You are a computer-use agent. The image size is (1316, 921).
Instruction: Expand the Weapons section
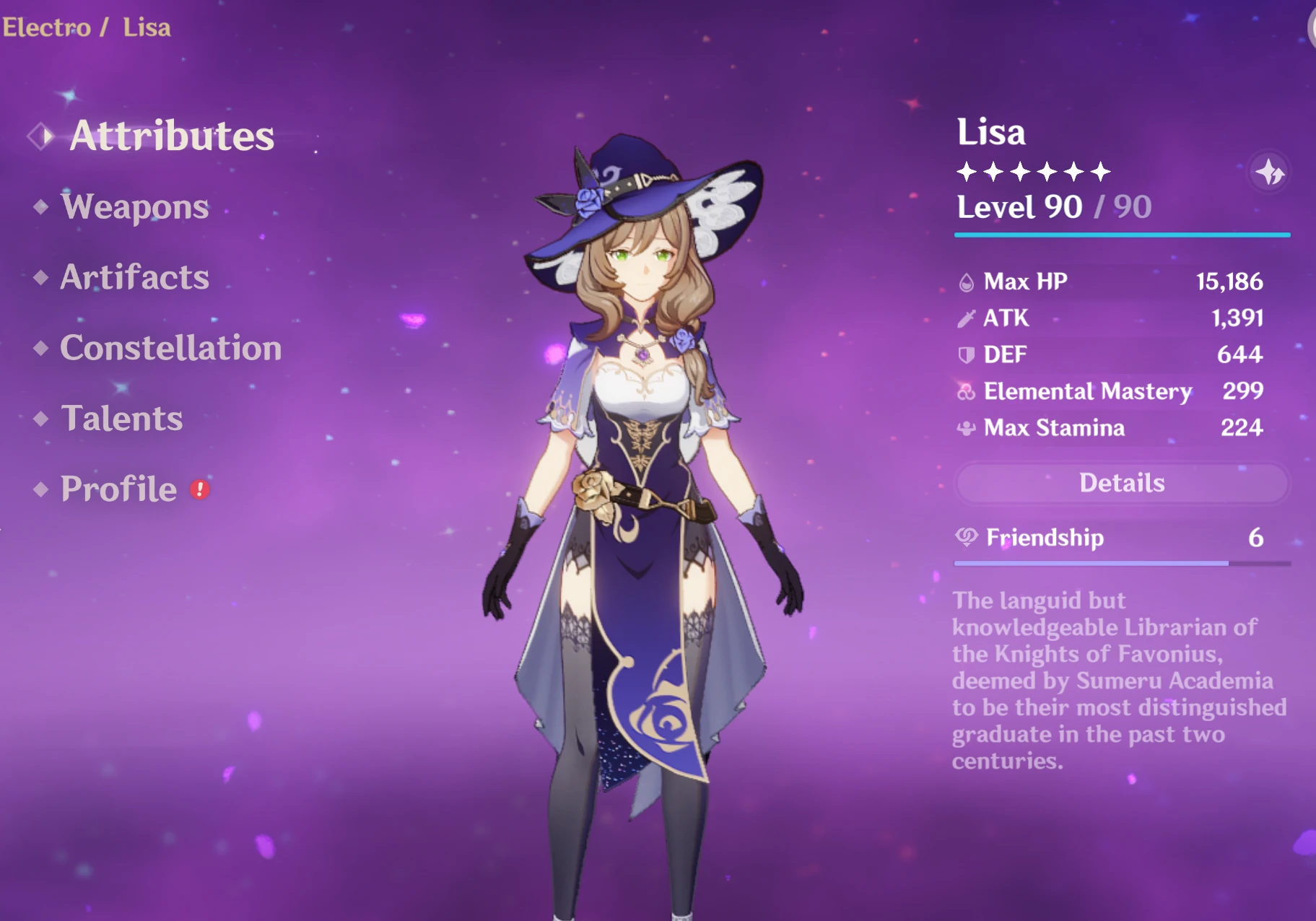tap(134, 208)
